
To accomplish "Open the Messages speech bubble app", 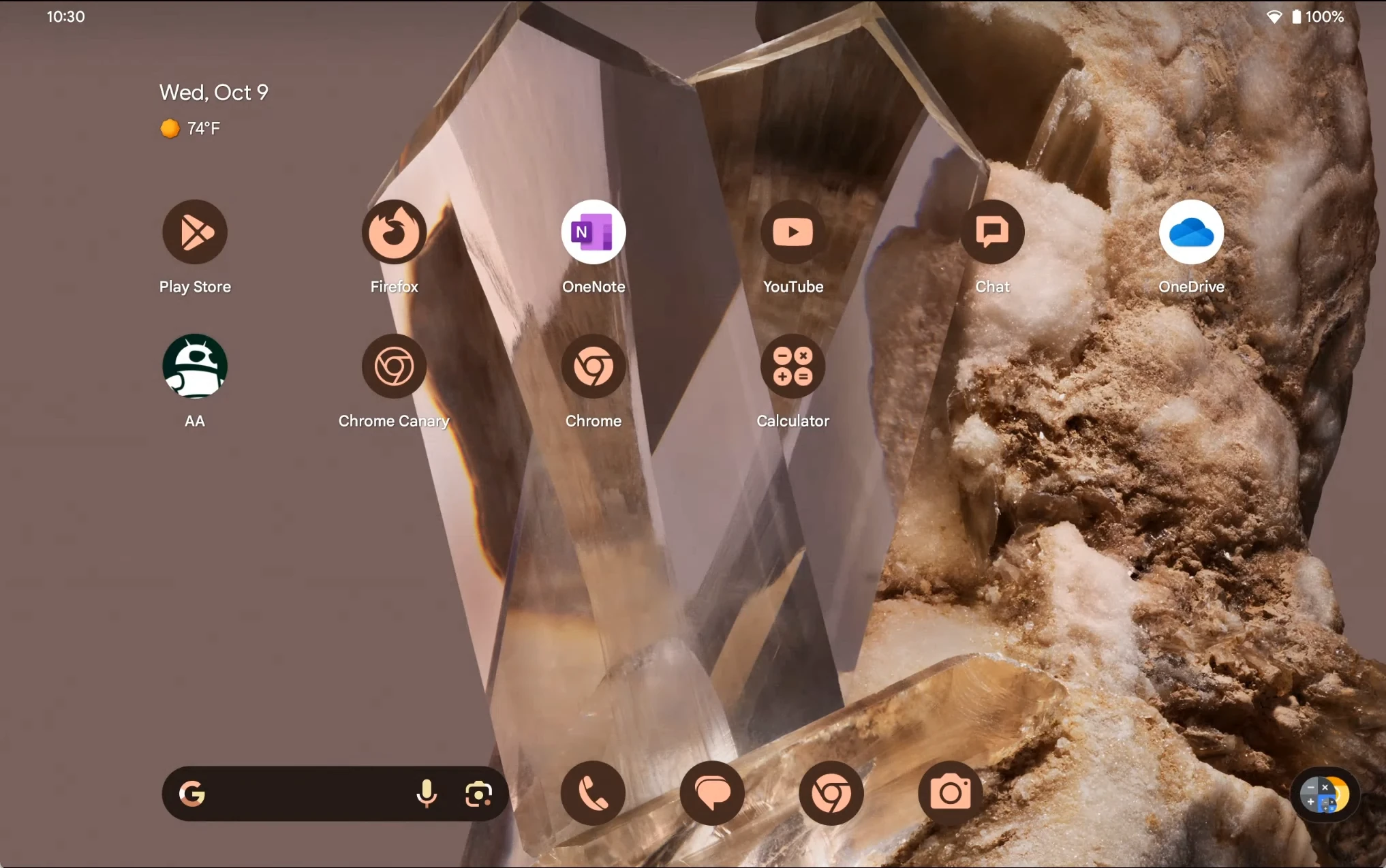I will (712, 794).
